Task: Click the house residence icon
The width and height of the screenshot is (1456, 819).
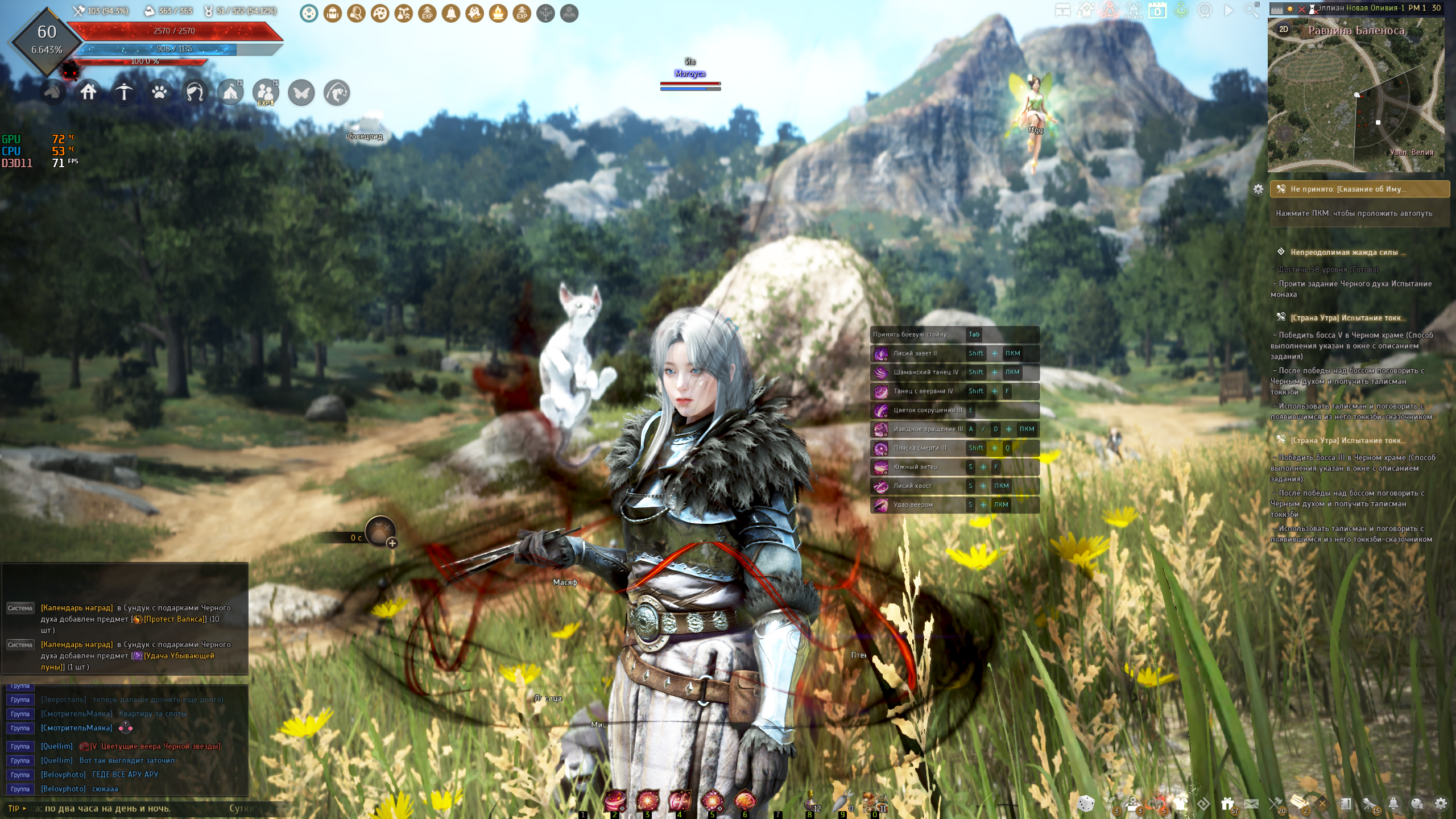Action: pos(88,92)
